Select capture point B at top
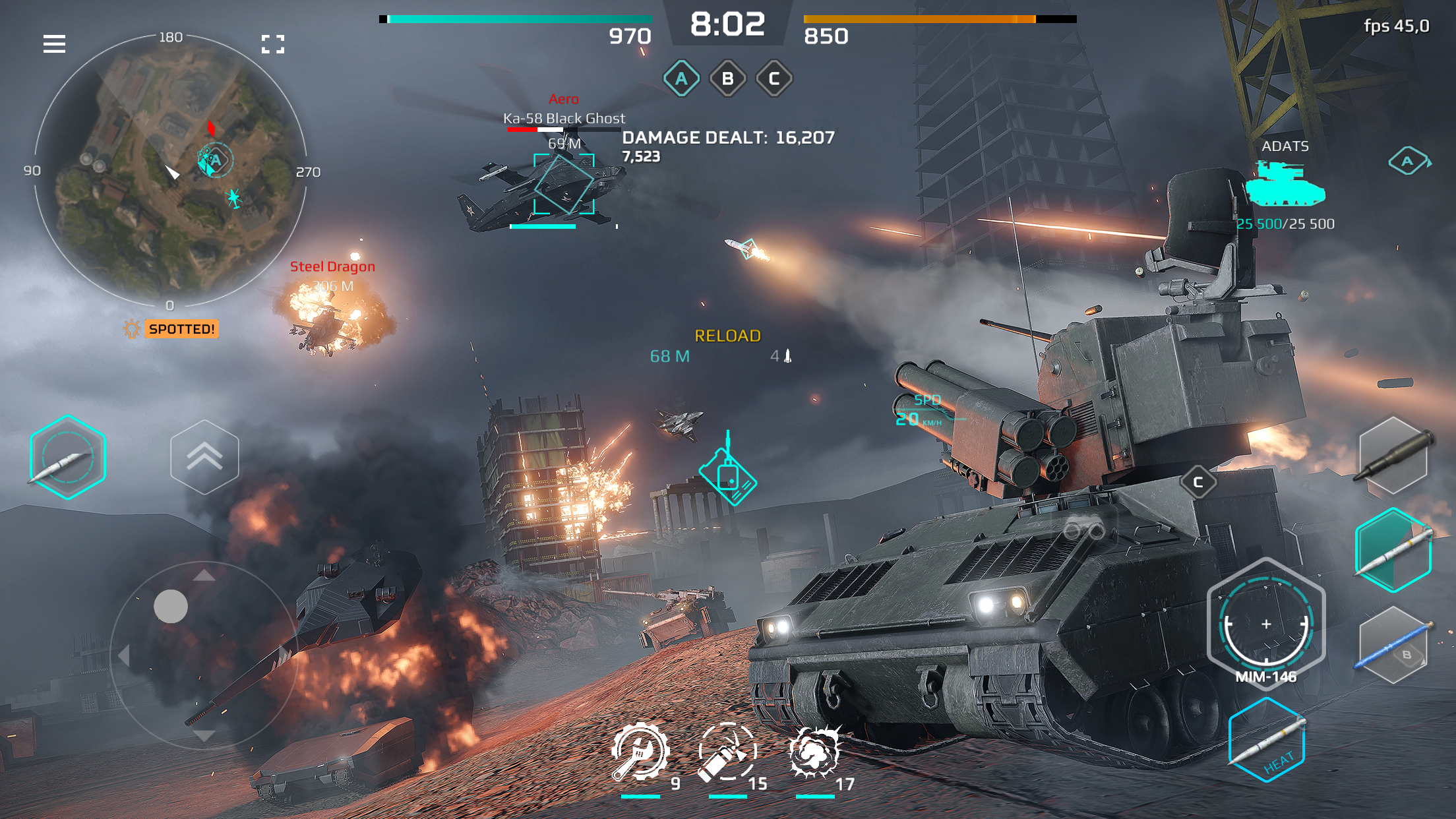 point(728,77)
